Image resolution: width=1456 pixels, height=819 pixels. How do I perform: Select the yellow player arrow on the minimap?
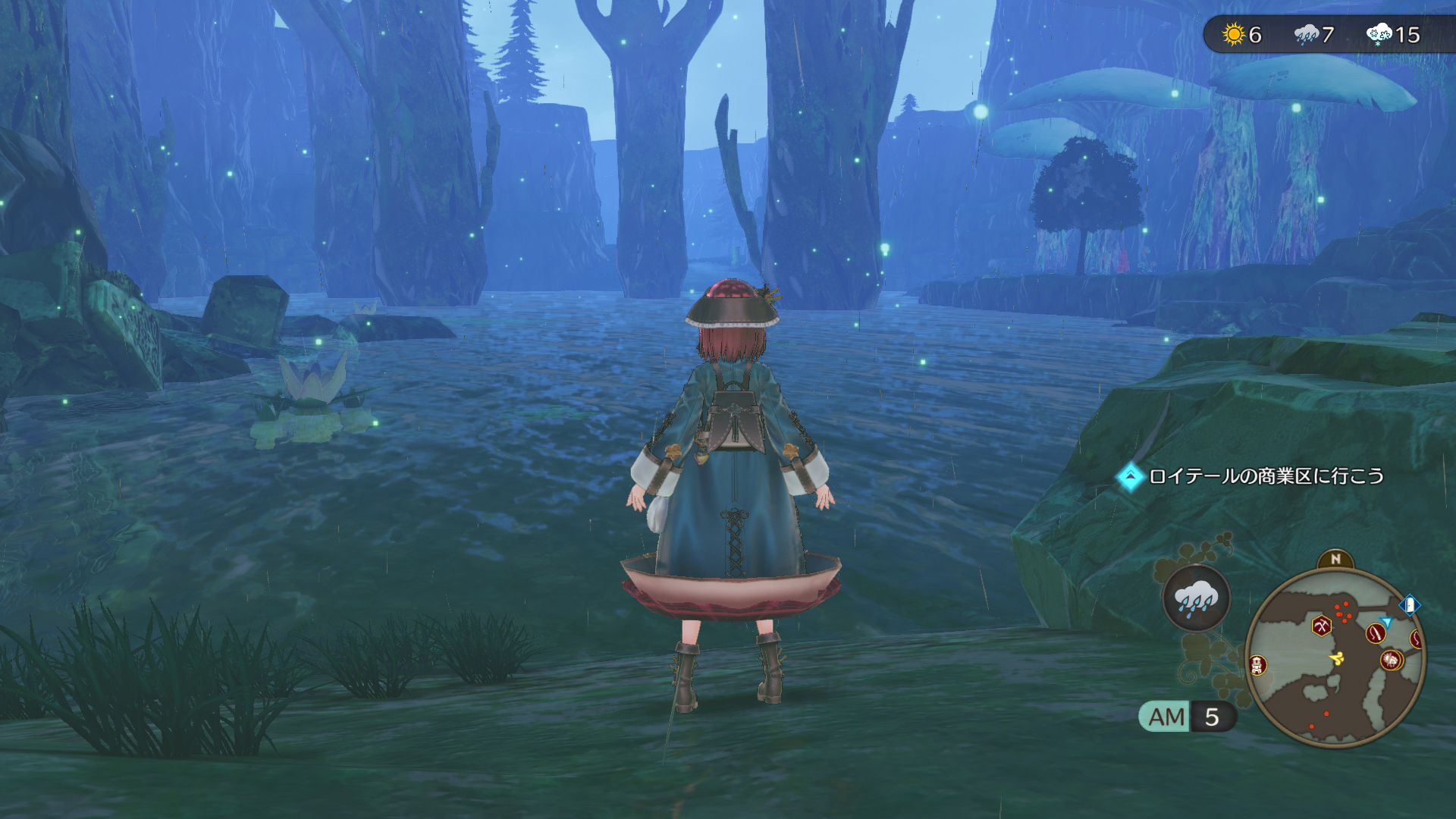tap(1338, 657)
